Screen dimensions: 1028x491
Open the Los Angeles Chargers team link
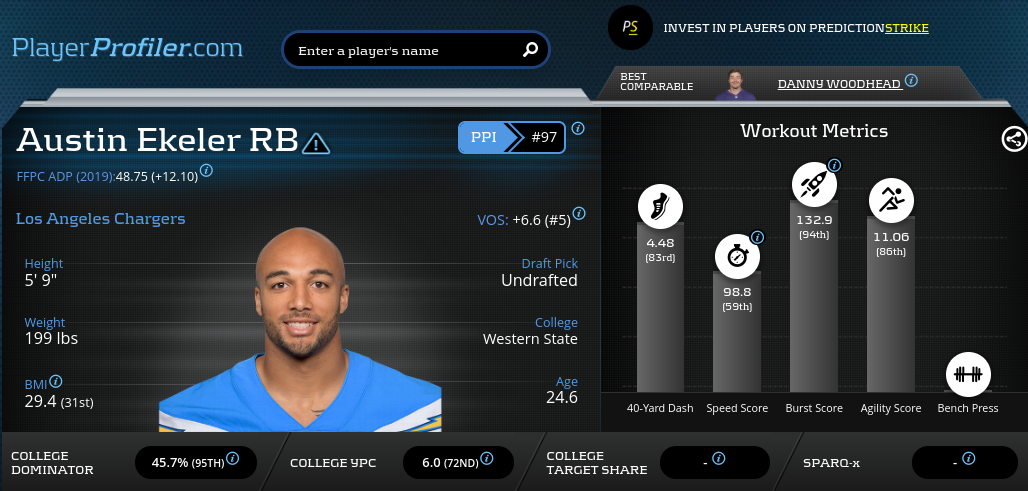100,219
